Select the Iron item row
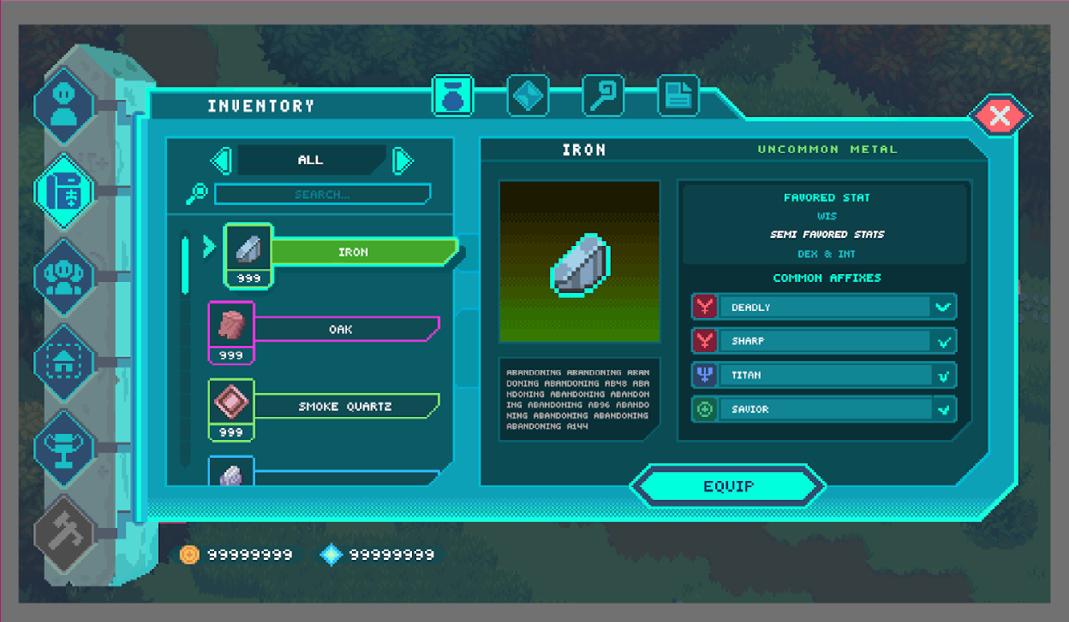The height and width of the screenshot is (622, 1069). point(352,253)
